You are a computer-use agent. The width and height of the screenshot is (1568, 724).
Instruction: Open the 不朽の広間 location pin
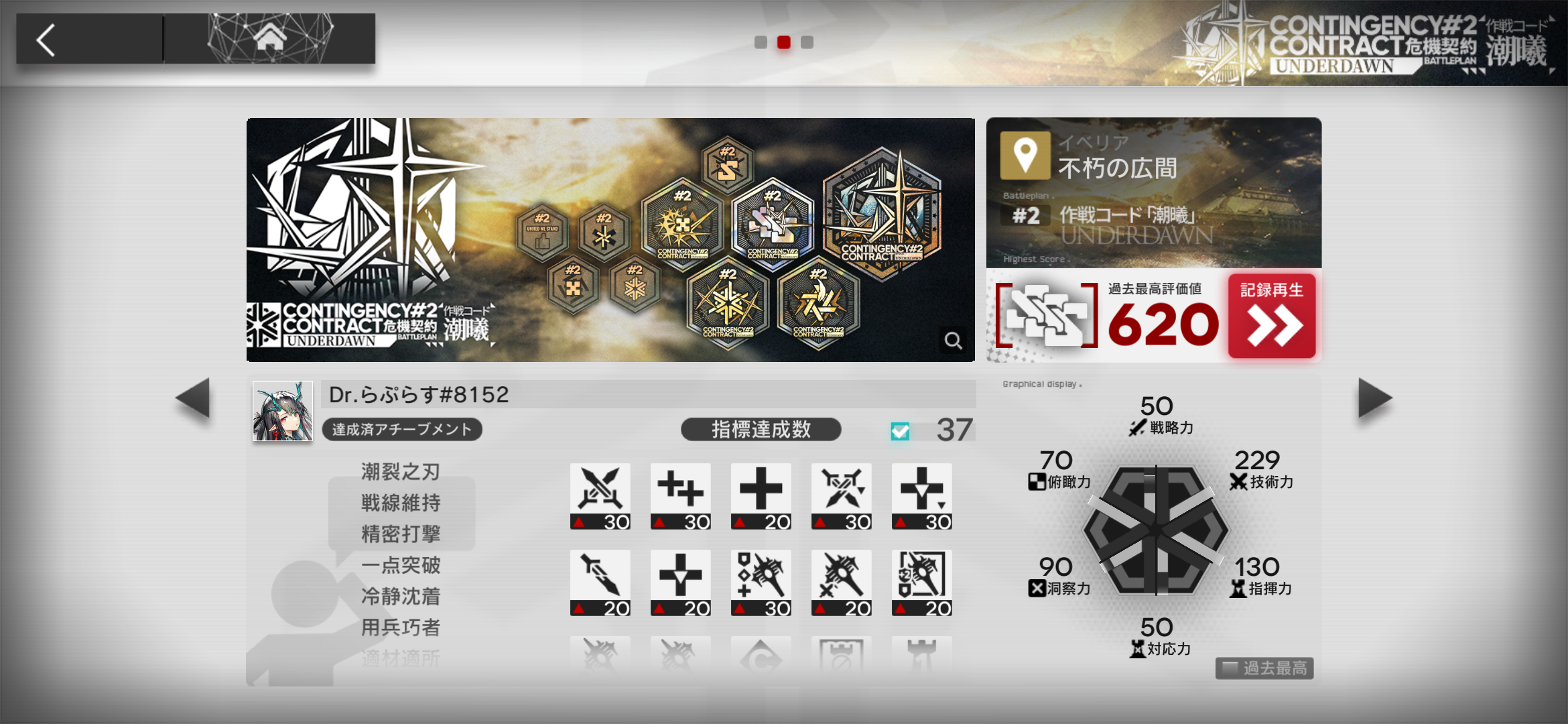point(1025,155)
